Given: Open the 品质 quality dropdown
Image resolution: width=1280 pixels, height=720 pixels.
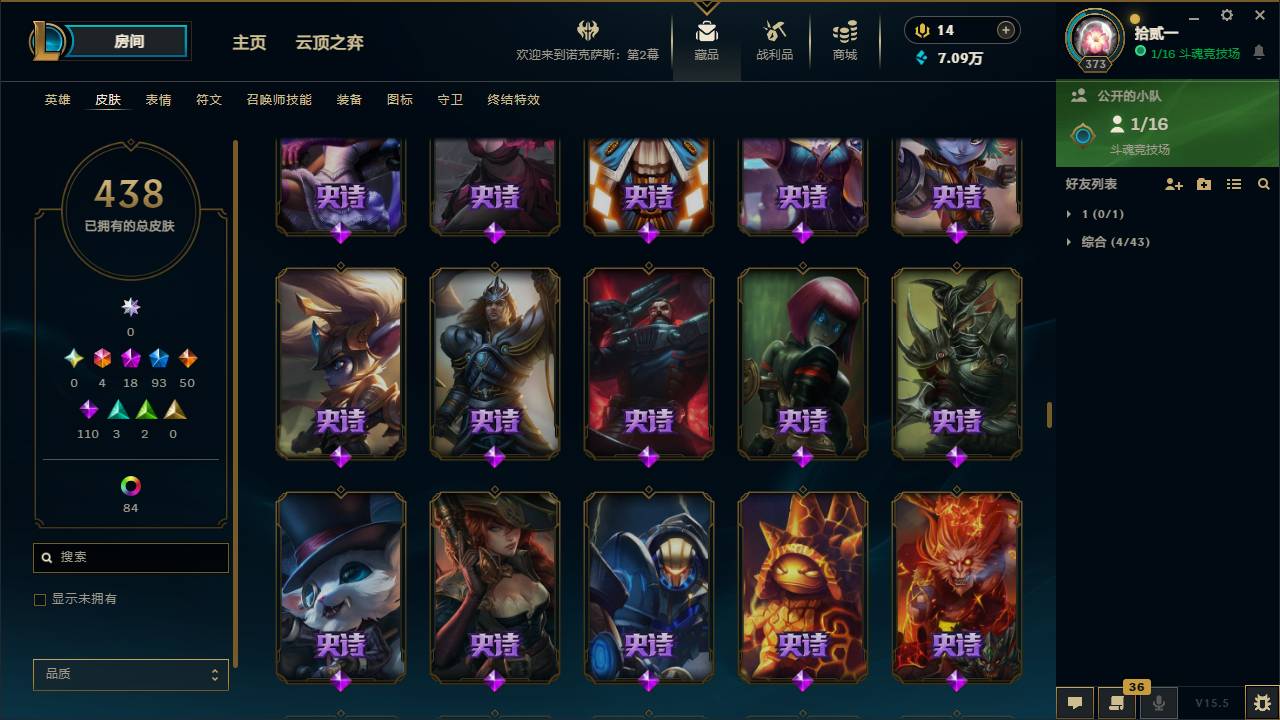Looking at the screenshot, I should pyautogui.click(x=130, y=674).
